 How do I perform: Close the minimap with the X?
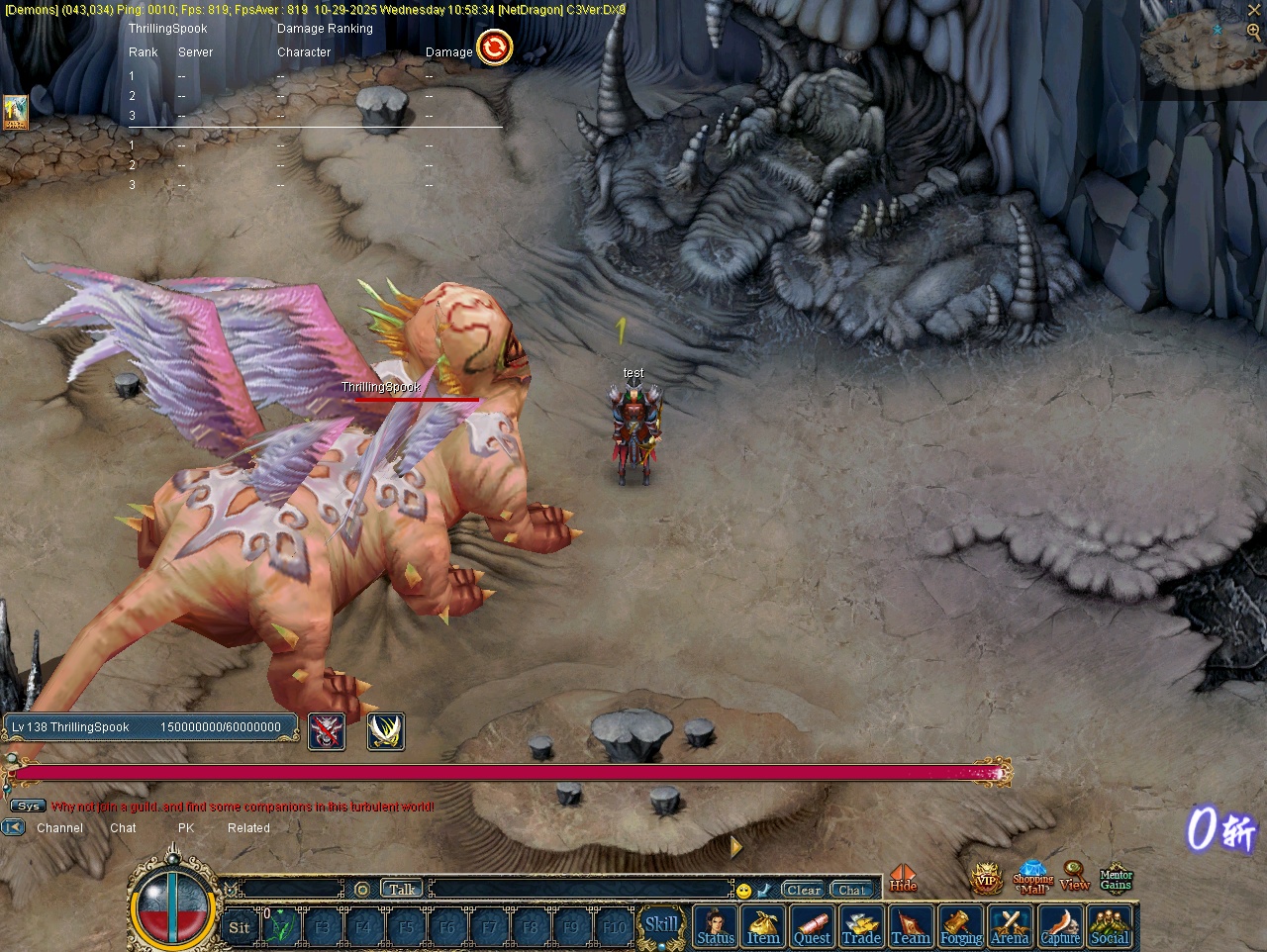point(1254,9)
